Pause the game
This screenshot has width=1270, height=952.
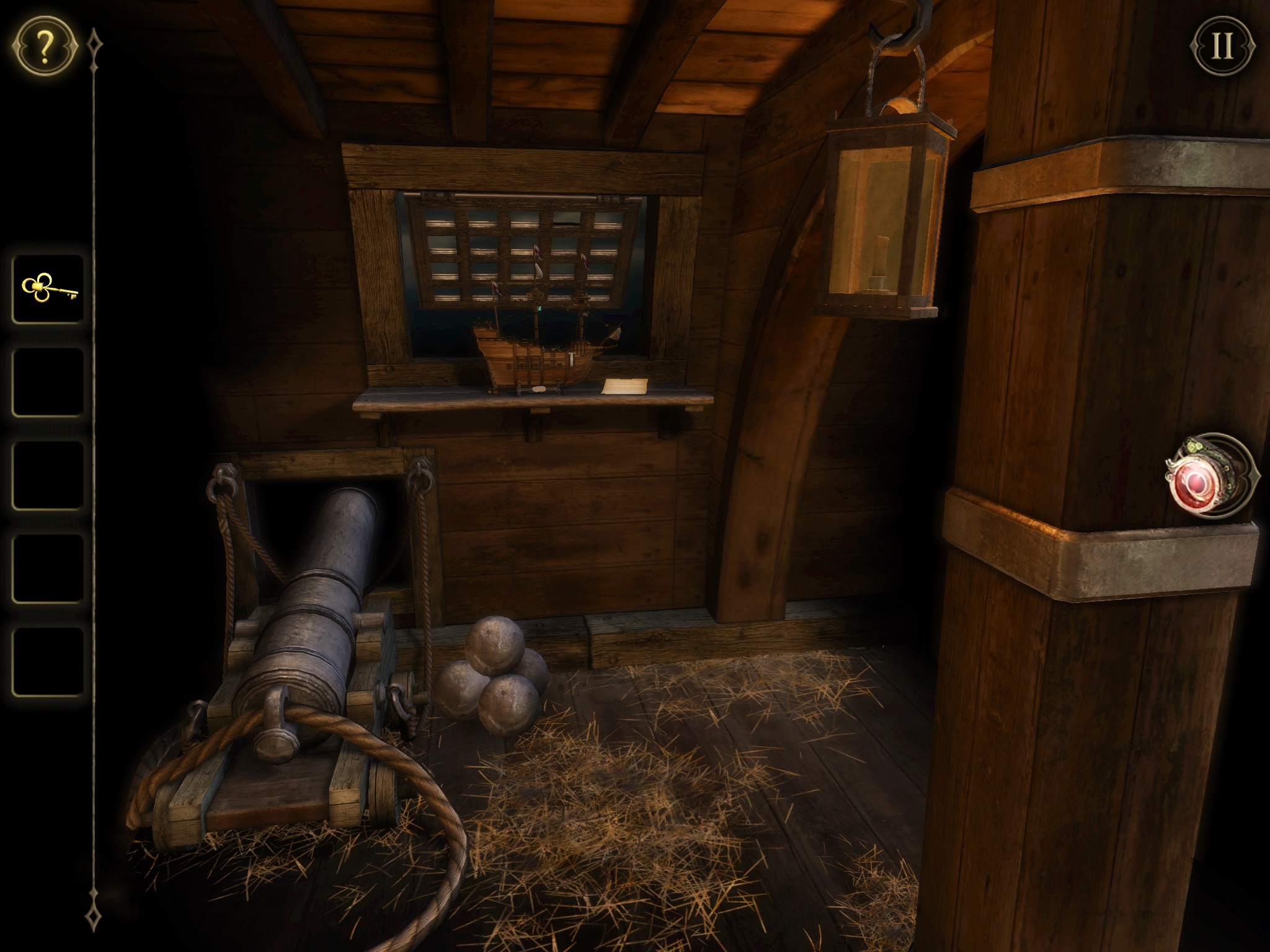coord(1222,46)
